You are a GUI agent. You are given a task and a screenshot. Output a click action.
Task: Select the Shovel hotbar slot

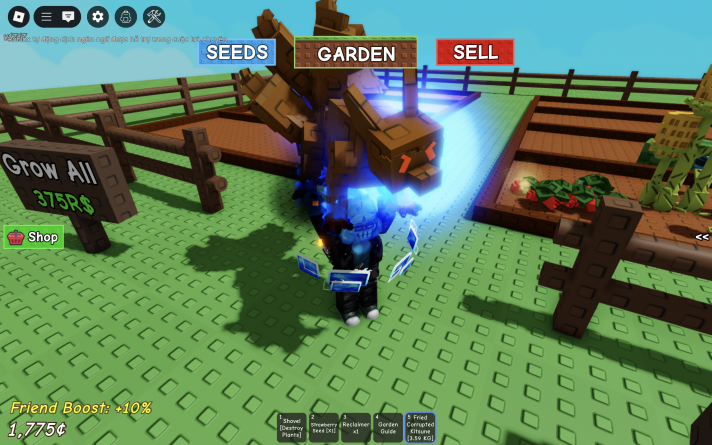(292, 427)
